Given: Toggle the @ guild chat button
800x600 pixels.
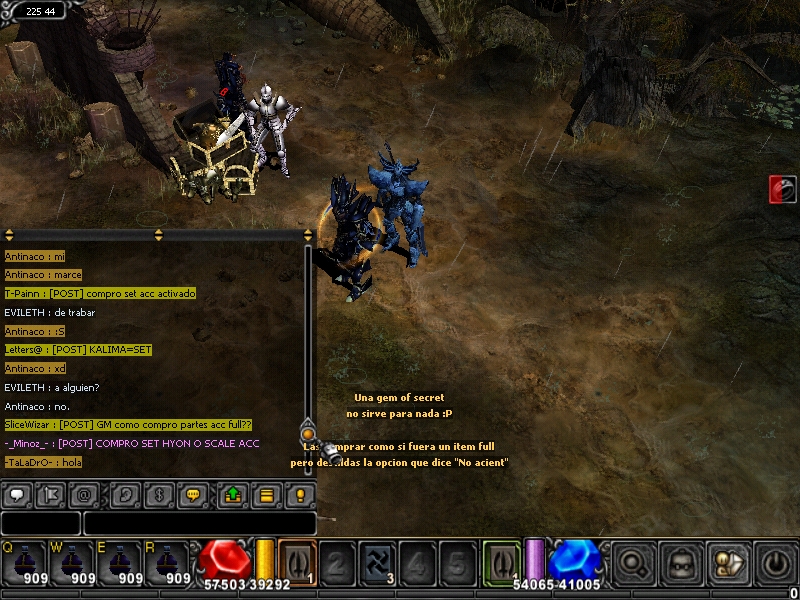Looking at the screenshot, I should click(82, 494).
